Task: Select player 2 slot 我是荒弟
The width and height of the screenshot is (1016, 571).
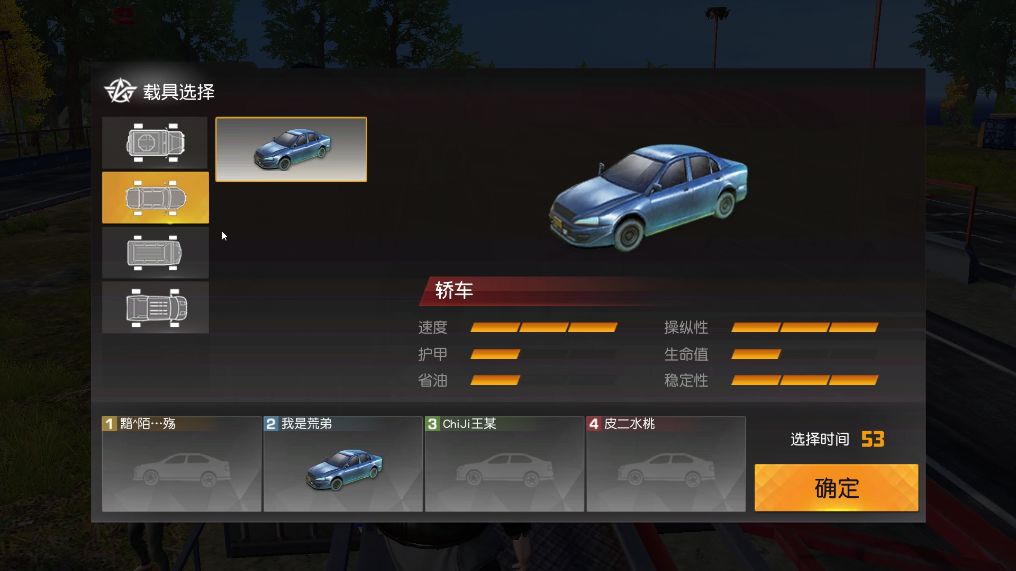Action: [x=343, y=464]
